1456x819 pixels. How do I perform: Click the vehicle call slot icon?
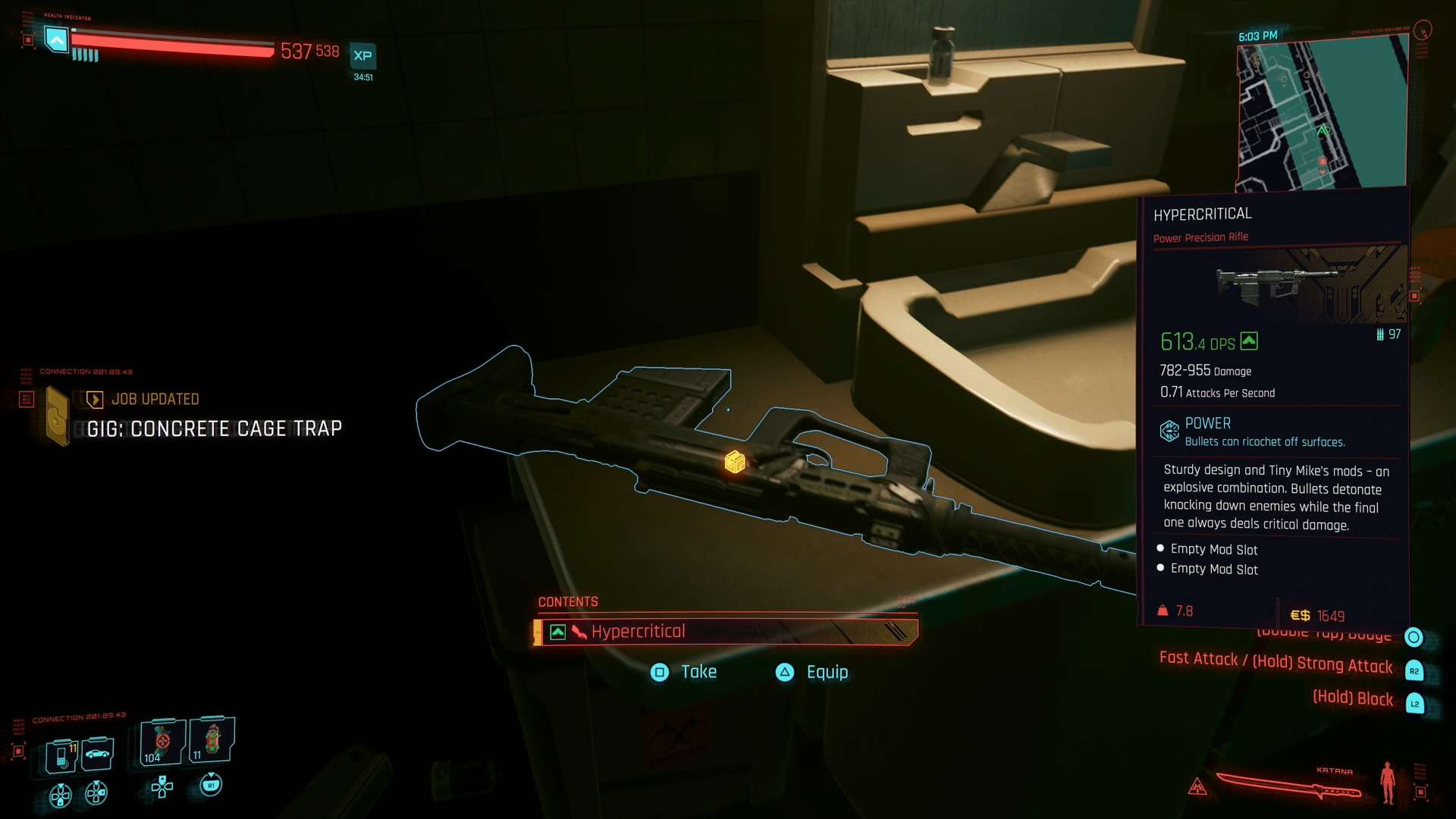point(97,753)
